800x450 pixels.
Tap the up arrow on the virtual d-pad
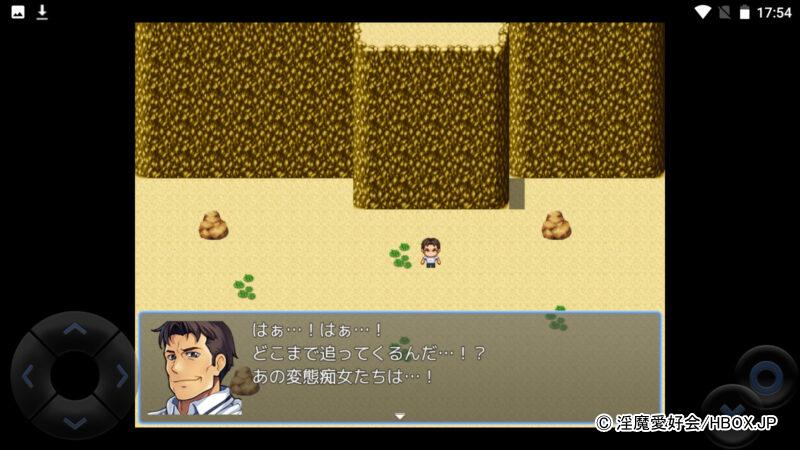tap(75, 329)
